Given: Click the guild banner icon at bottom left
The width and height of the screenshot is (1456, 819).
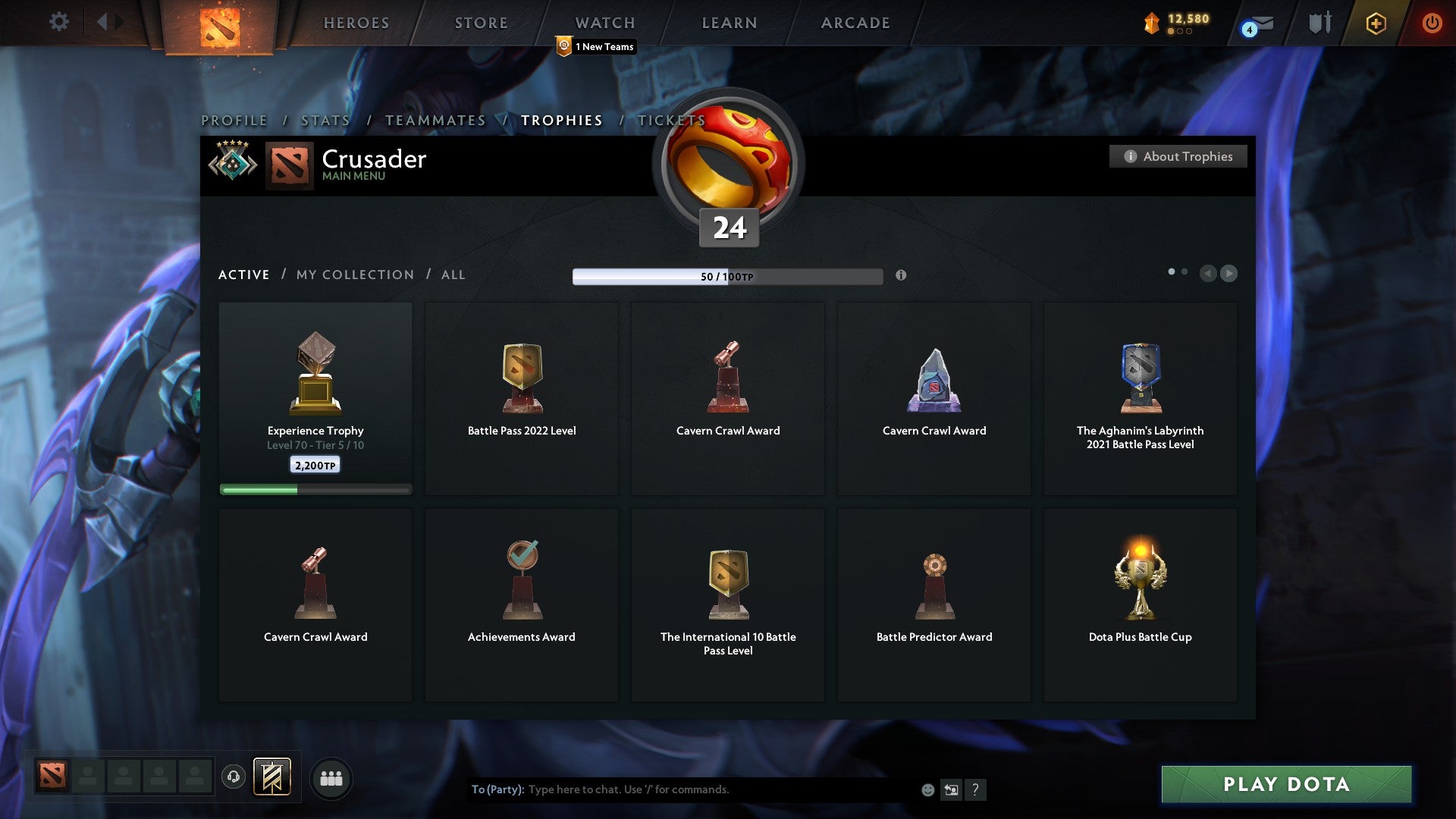Looking at the screenshot, I should coord(273,777).
